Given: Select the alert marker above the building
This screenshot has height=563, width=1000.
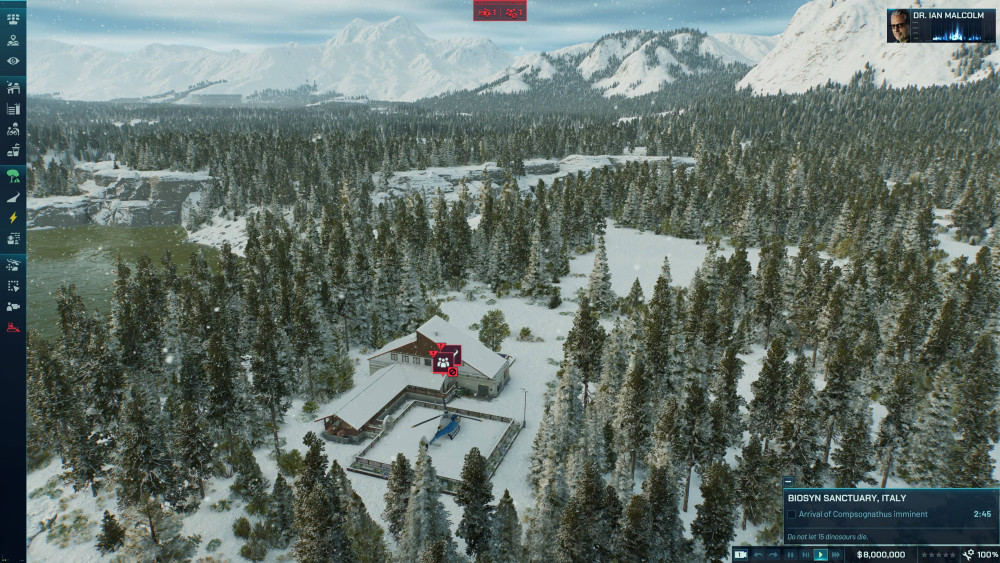Looking at the screenshot, I should [x=446, y=357].
